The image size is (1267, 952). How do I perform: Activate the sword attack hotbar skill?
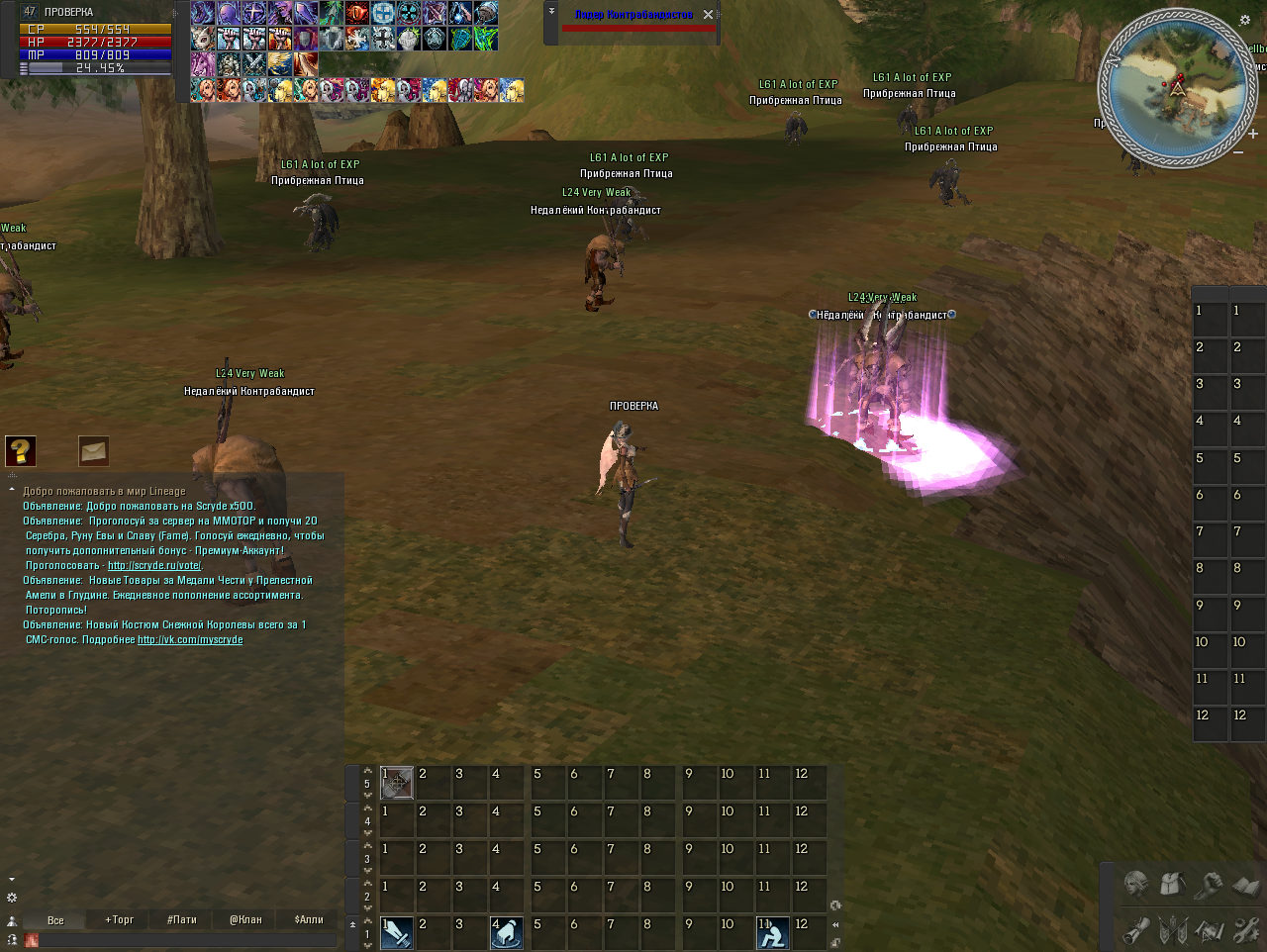[397, 933]
